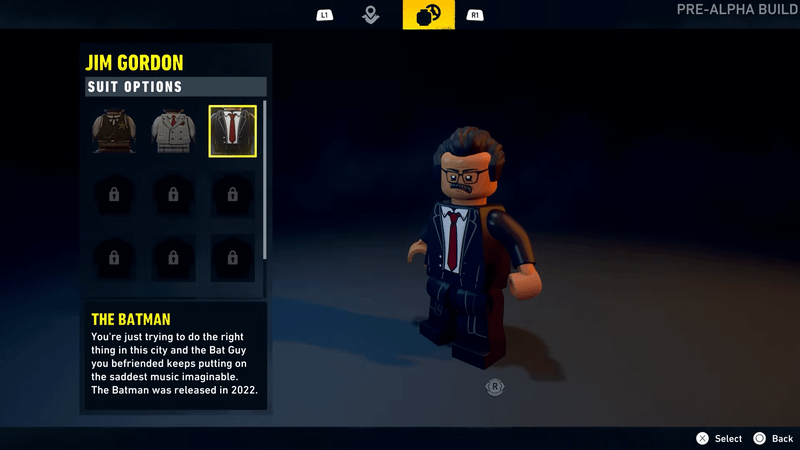The height and width of the screenshot is (450, 800).
Task: Switch to the map marker tab
Action: (371, 15)
